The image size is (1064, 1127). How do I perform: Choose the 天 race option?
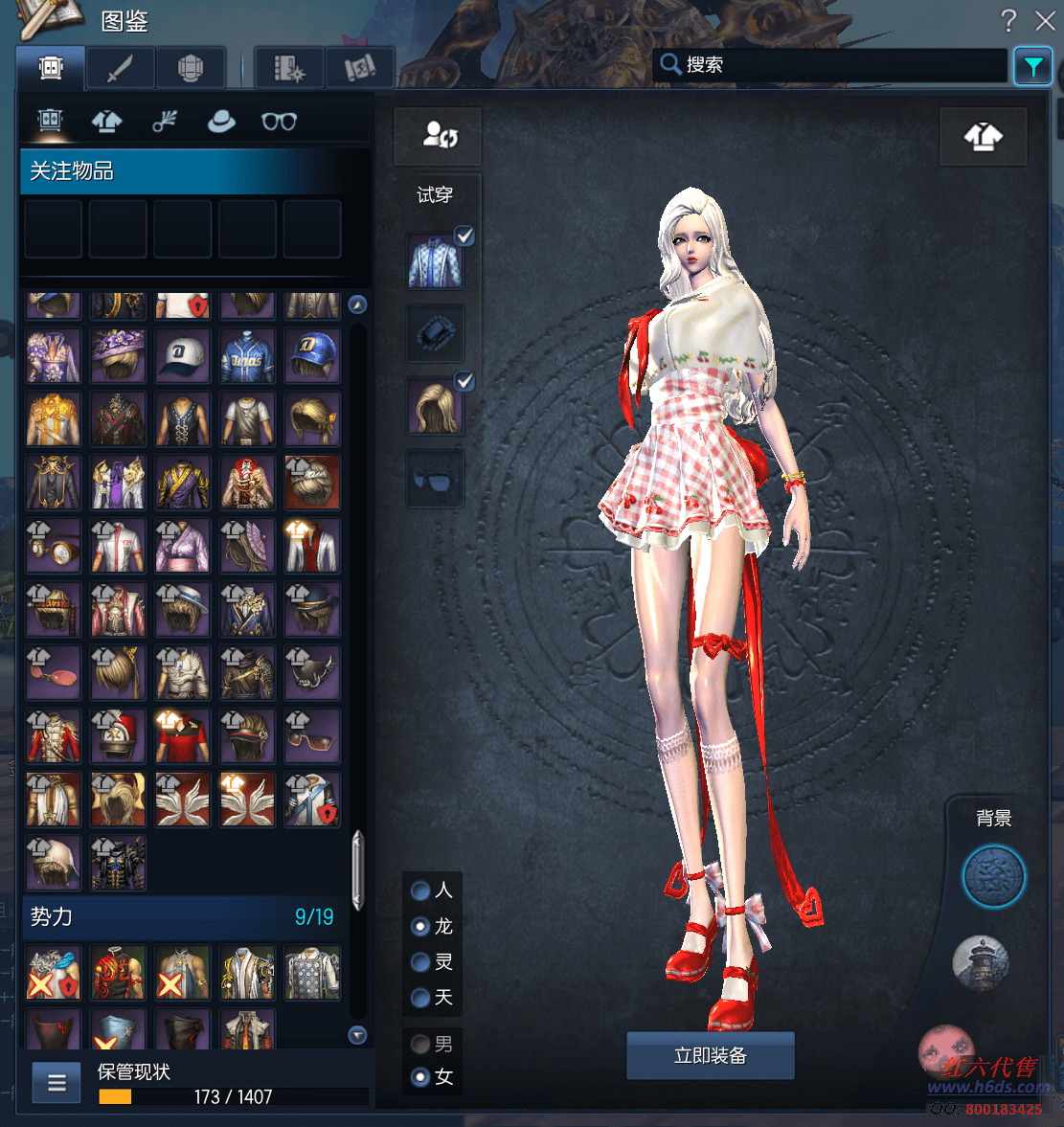[419, 998]
